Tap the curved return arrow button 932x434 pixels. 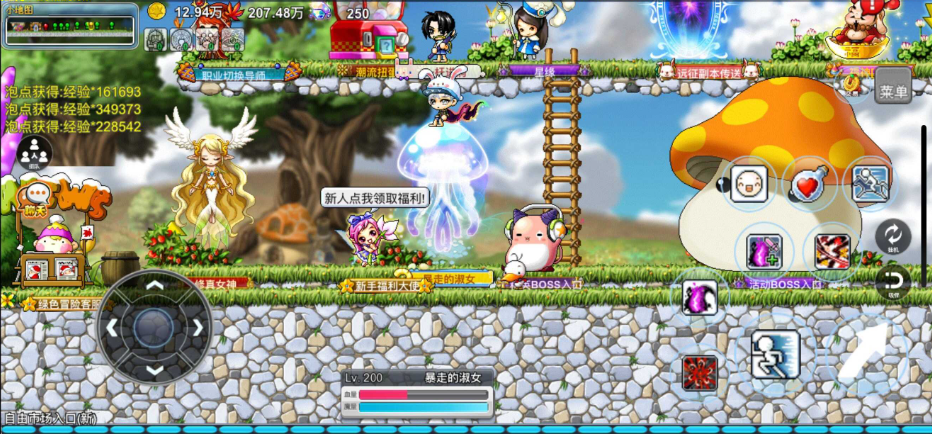click(x=892, y=281)
